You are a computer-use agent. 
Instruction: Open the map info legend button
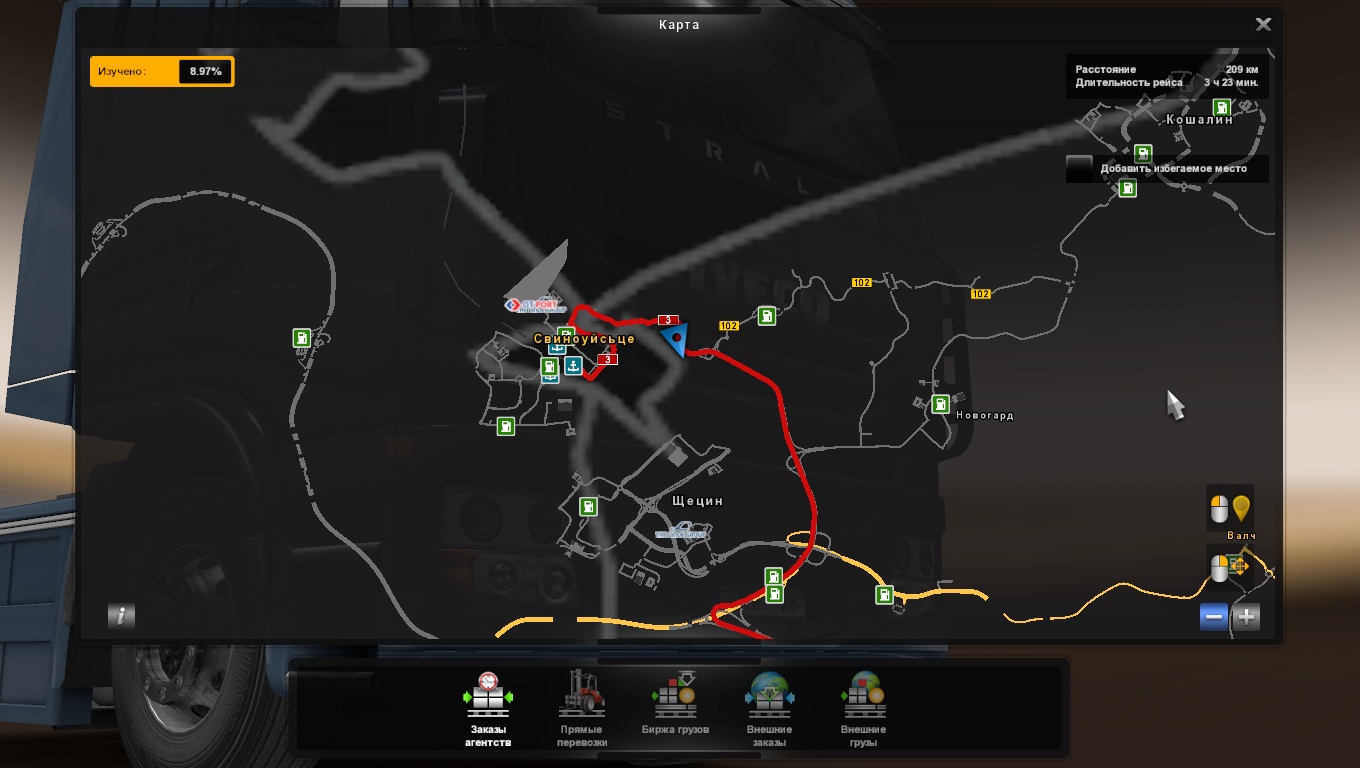coord(121,616)
